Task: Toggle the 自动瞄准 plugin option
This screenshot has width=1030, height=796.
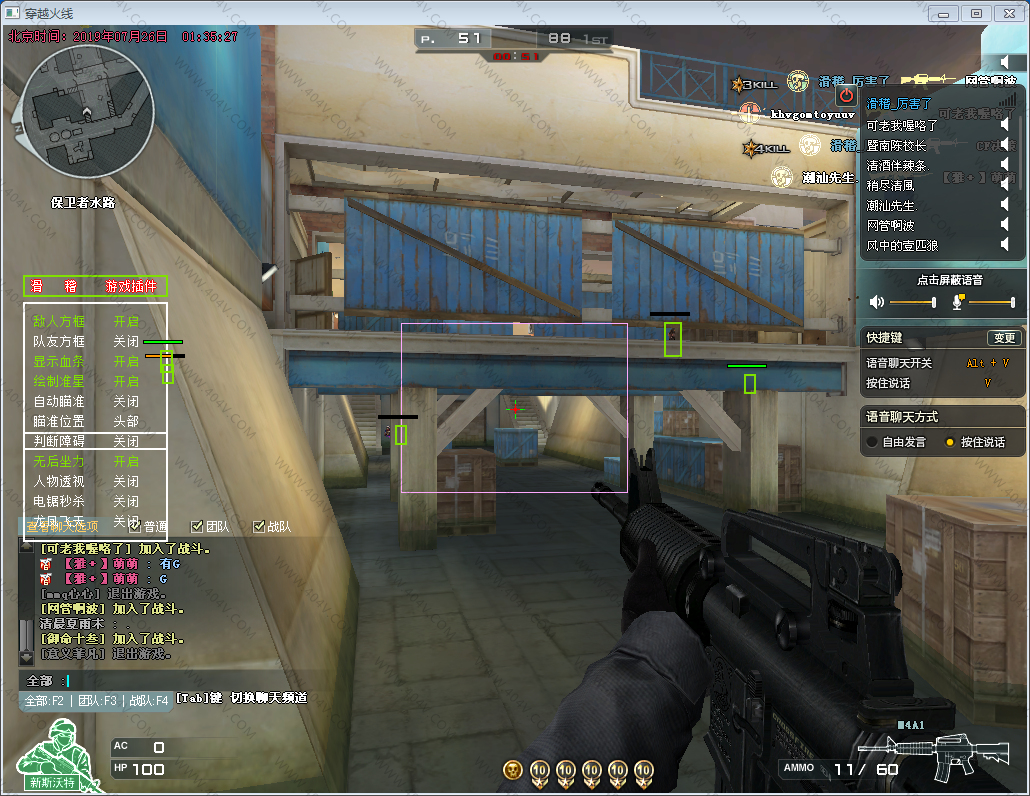Action: pyautogui.click(x=125, y=401)
